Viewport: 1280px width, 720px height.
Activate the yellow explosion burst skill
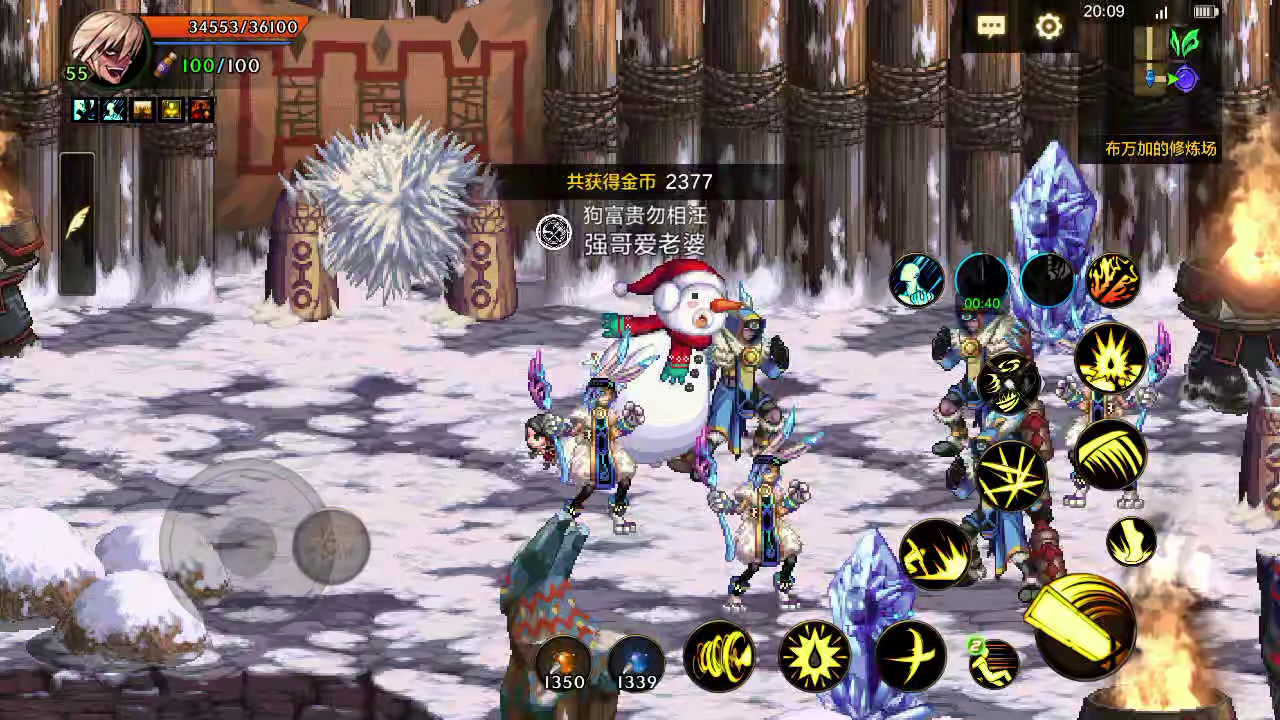pyautogui.click(x=1111, y=357)
